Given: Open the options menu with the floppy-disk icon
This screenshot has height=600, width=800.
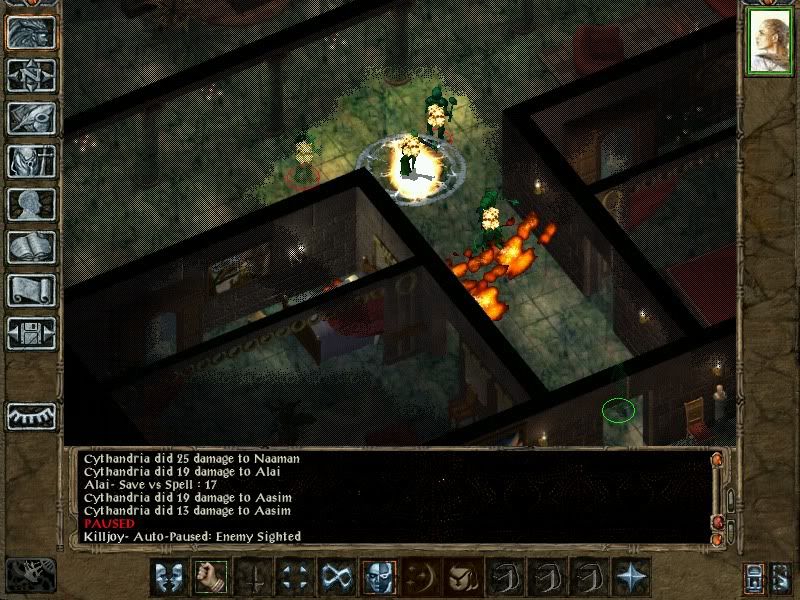Looking at the screenshot, I should click(31, 333).
